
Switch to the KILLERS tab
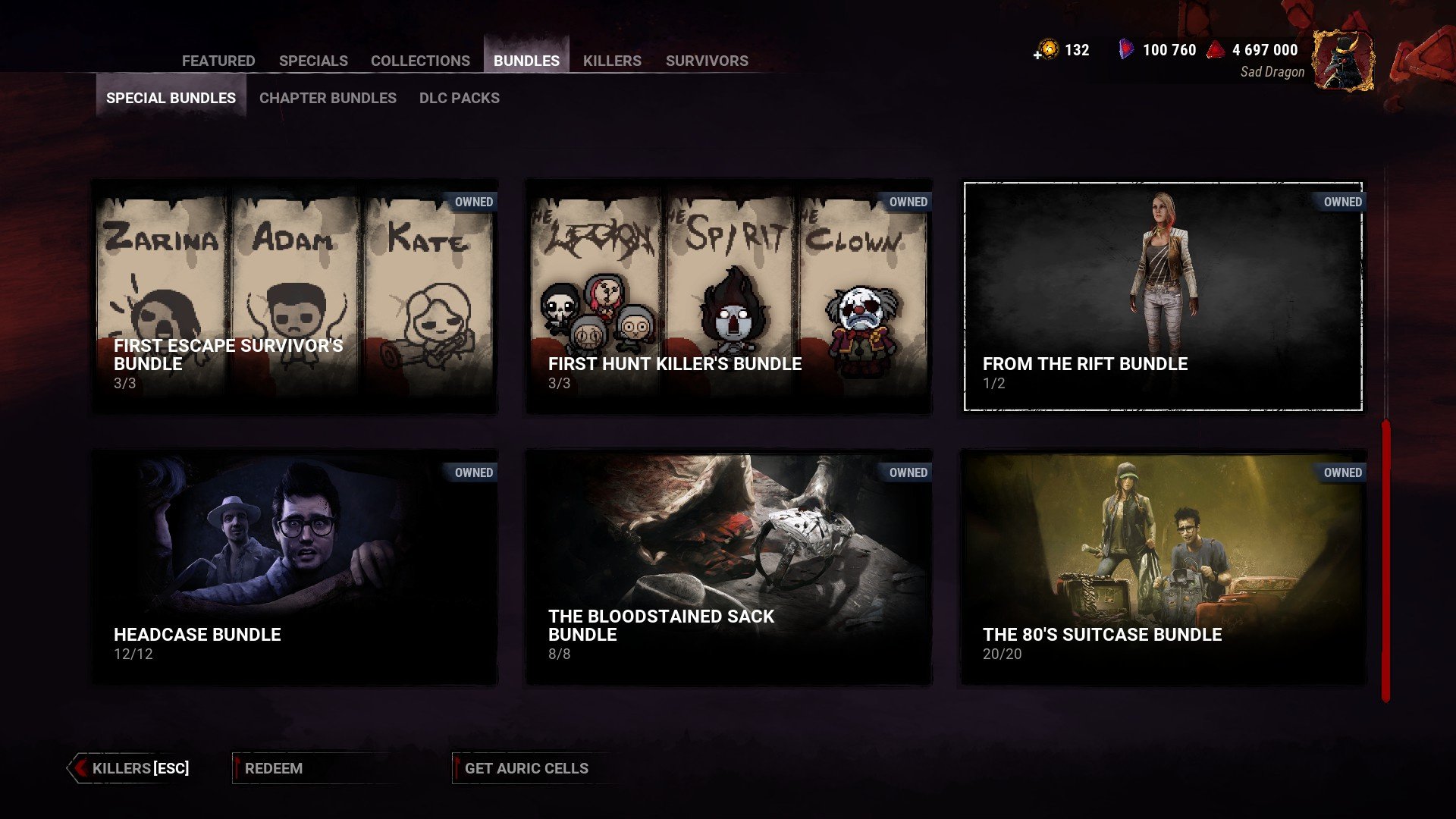point(612,61)
